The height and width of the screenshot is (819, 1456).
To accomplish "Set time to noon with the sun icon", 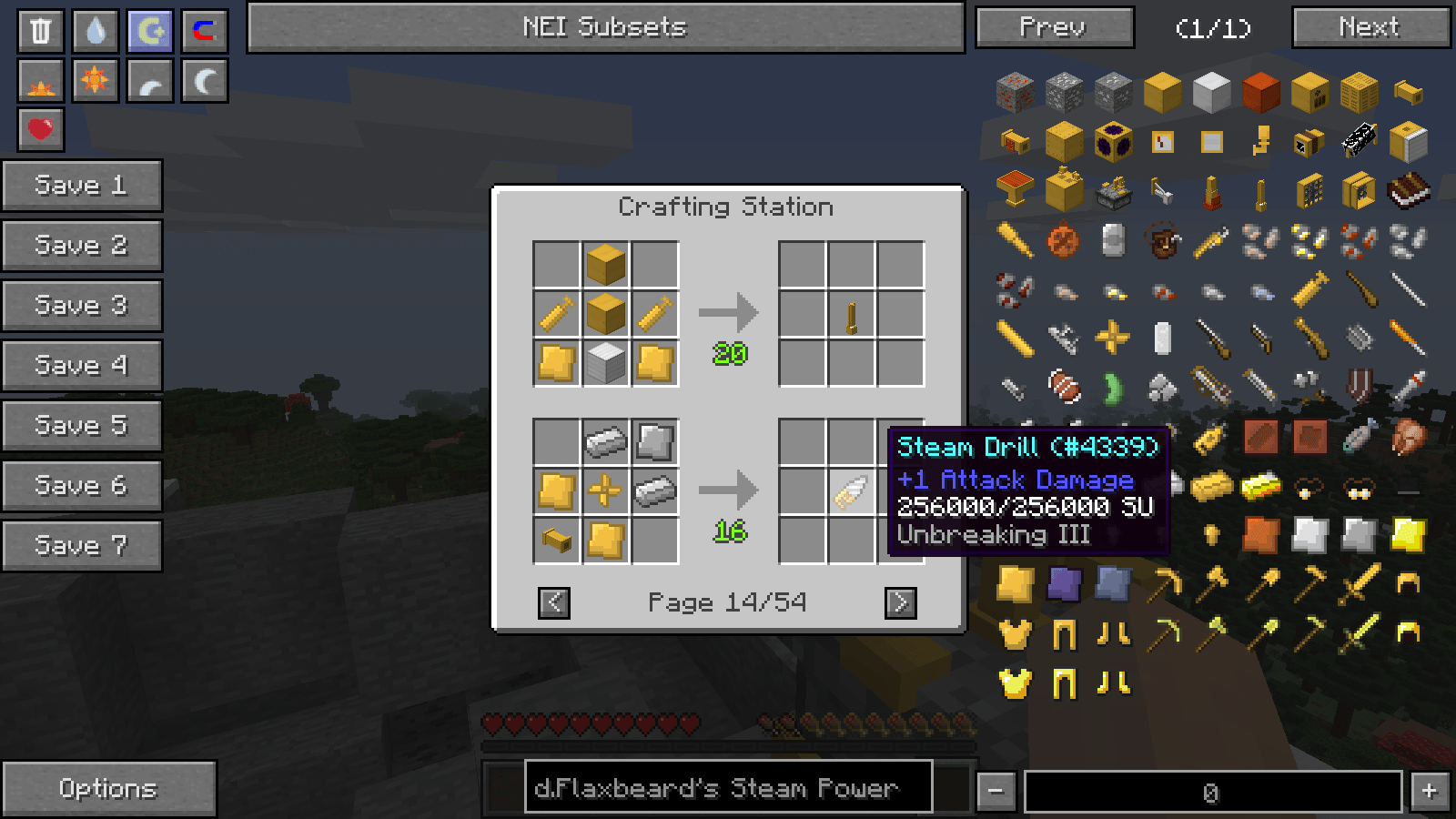I will [96, 81].
